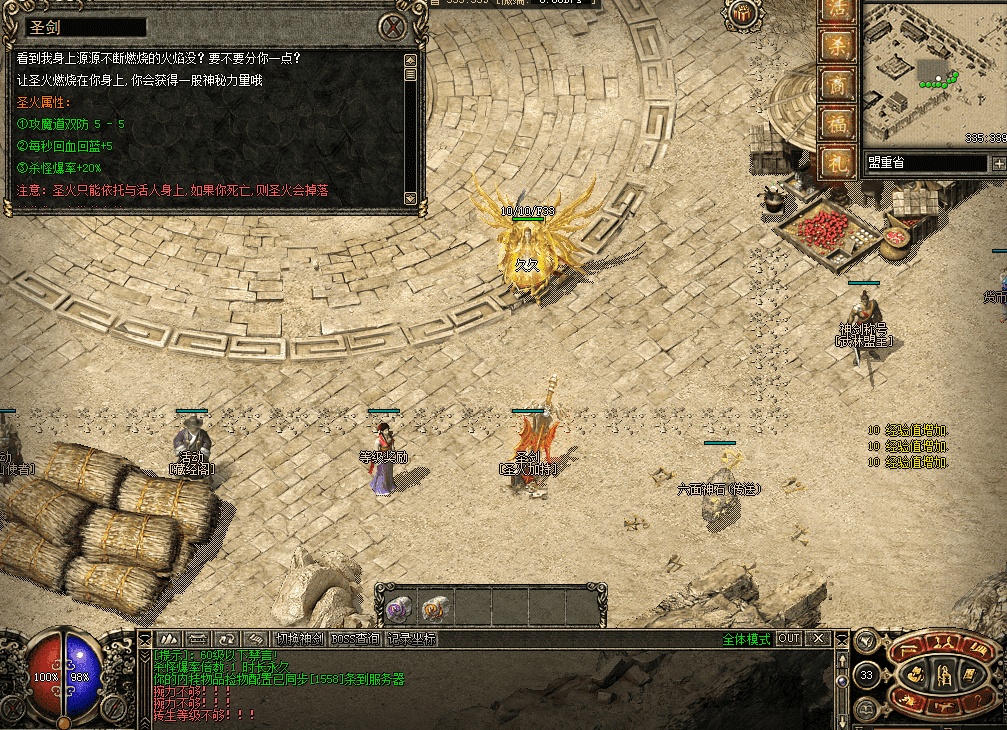Open the BOSS查询 lookup
1007x730 pixels.
click(x=355, y=639)
